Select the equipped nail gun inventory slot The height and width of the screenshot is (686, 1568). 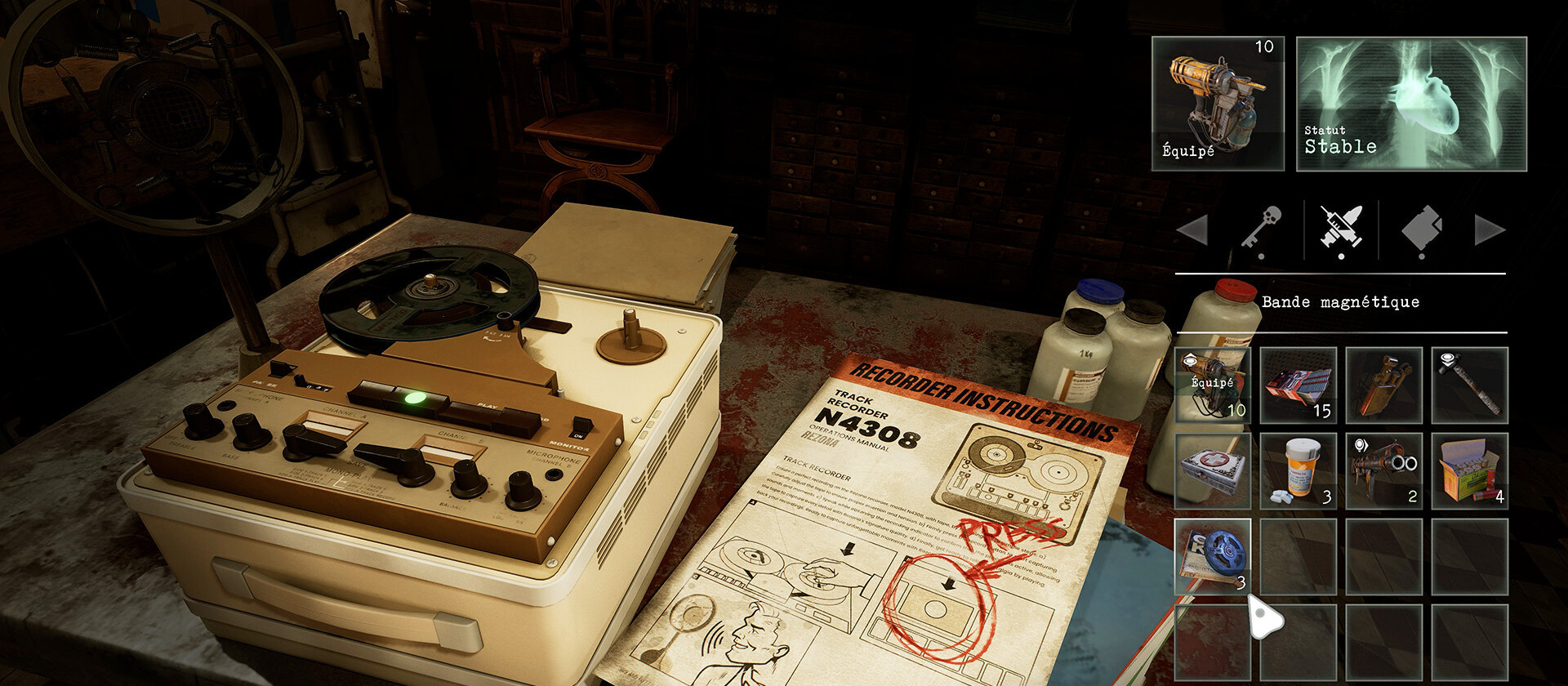(1213, 385)
